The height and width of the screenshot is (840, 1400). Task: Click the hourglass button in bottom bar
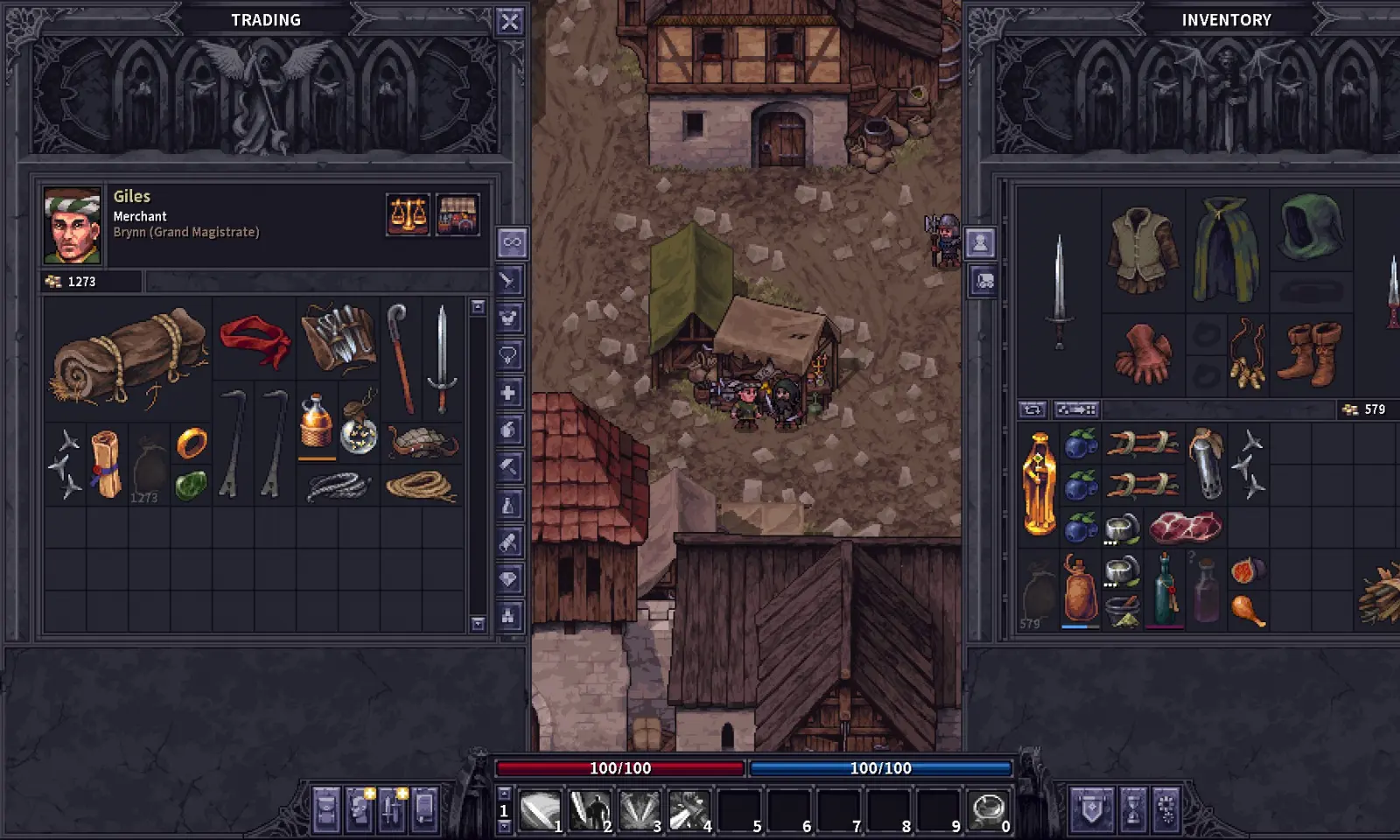[1132, 808]
